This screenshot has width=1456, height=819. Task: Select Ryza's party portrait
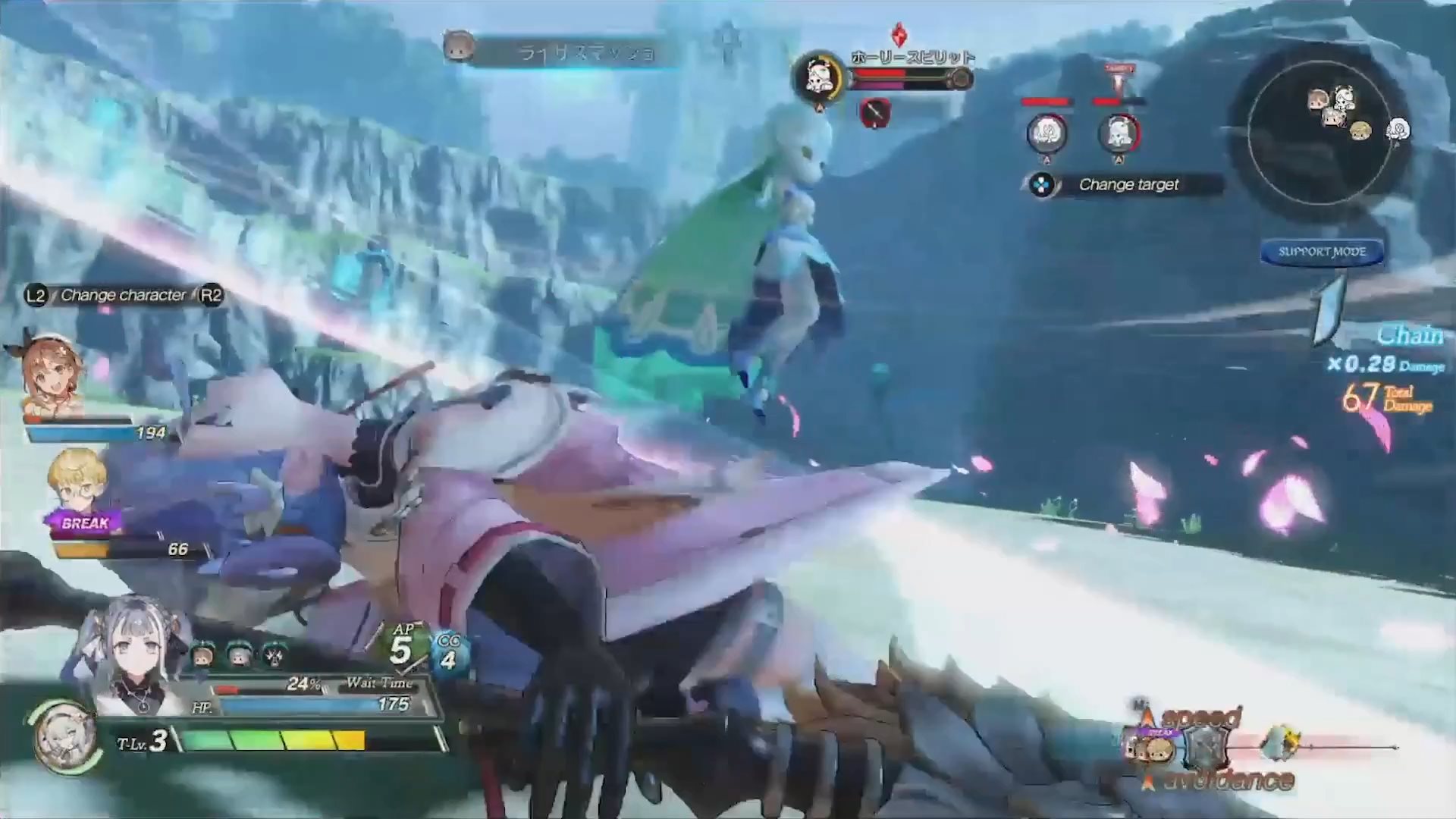[x=52, y=373]
